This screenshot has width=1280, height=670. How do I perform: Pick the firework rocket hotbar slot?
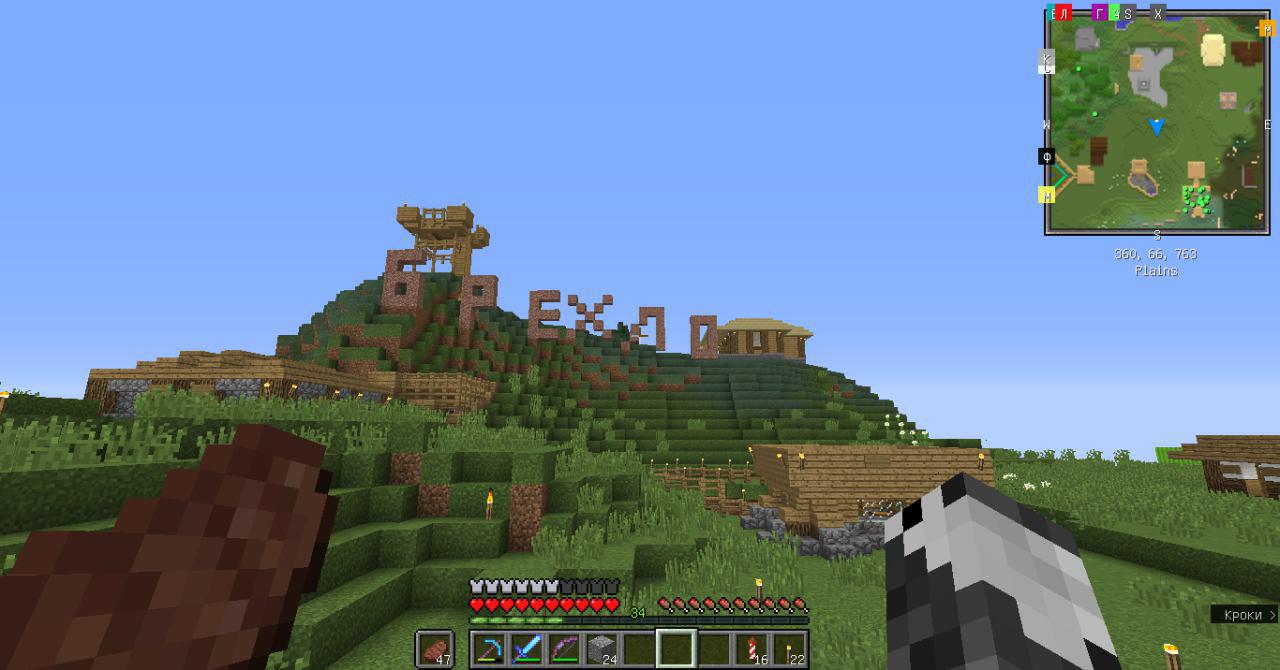pyautogui.click(x=750, y=649)
